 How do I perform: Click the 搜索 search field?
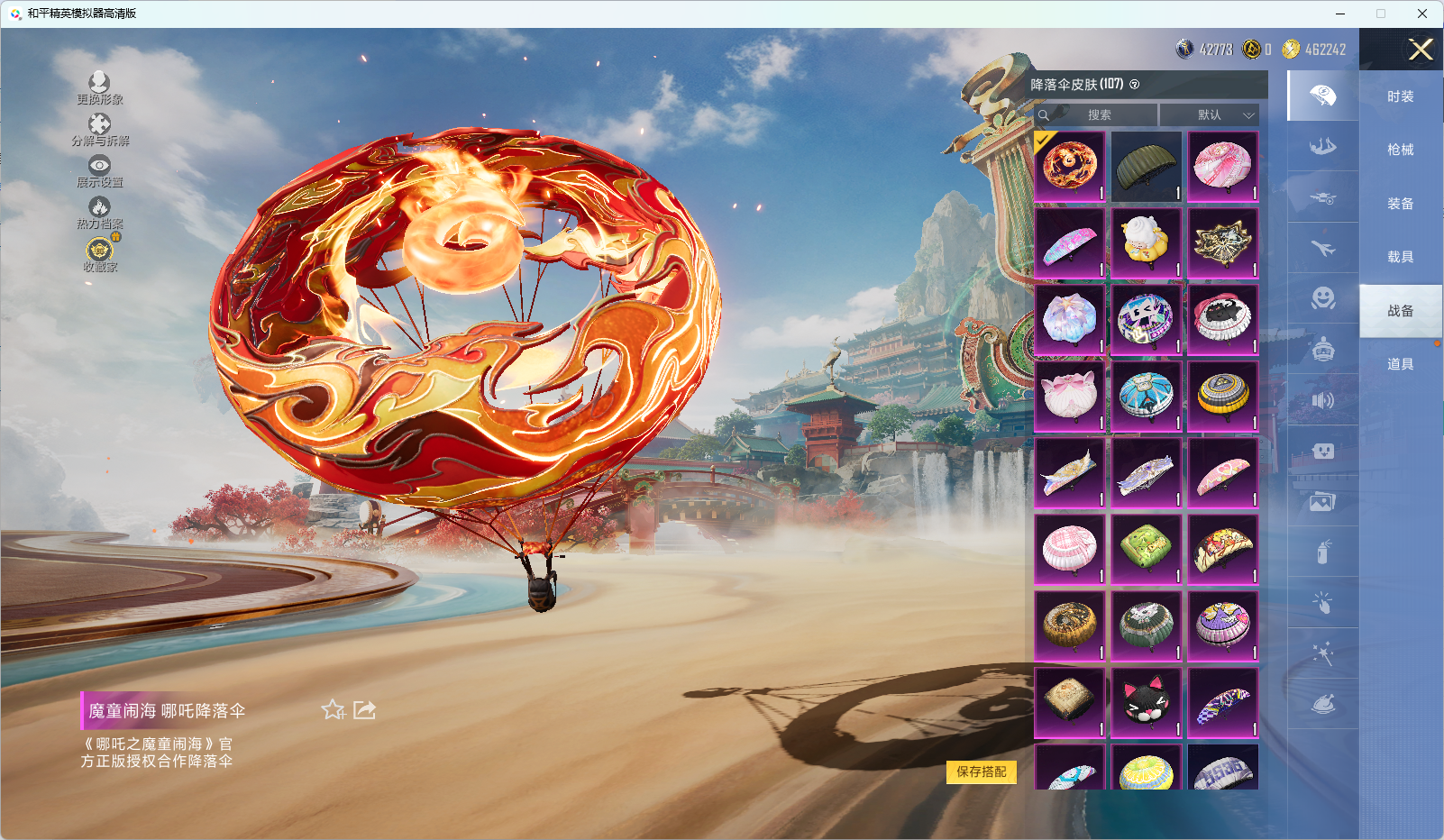tap(1098, 115)
